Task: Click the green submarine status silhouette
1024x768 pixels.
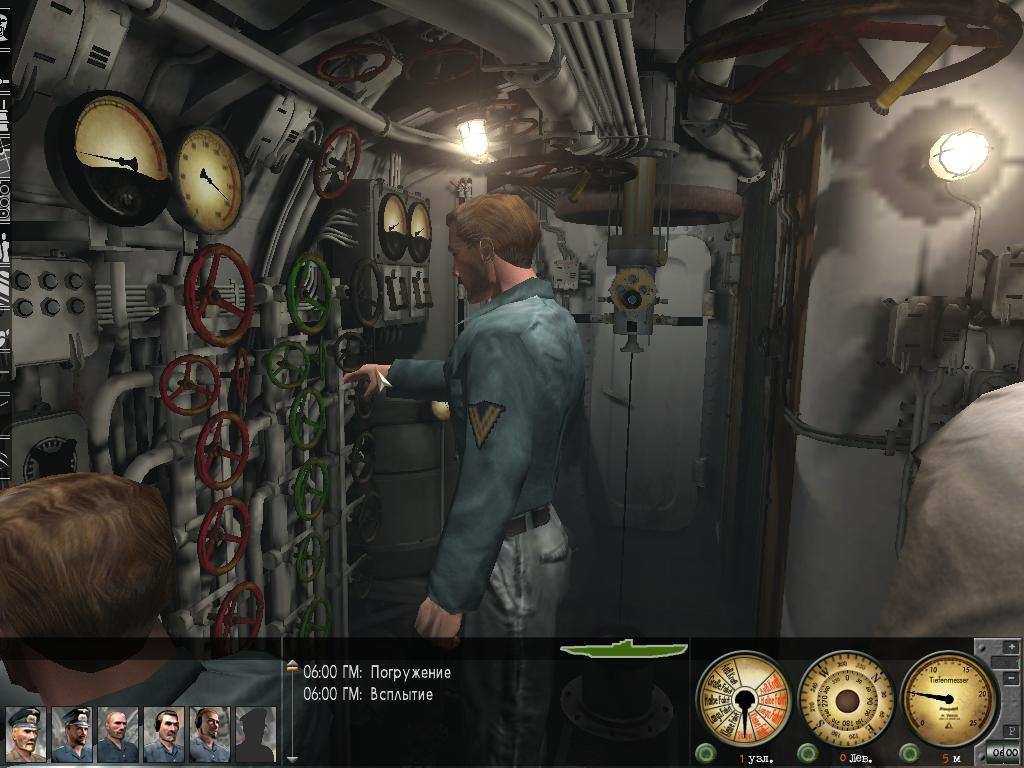Action: 624,649
